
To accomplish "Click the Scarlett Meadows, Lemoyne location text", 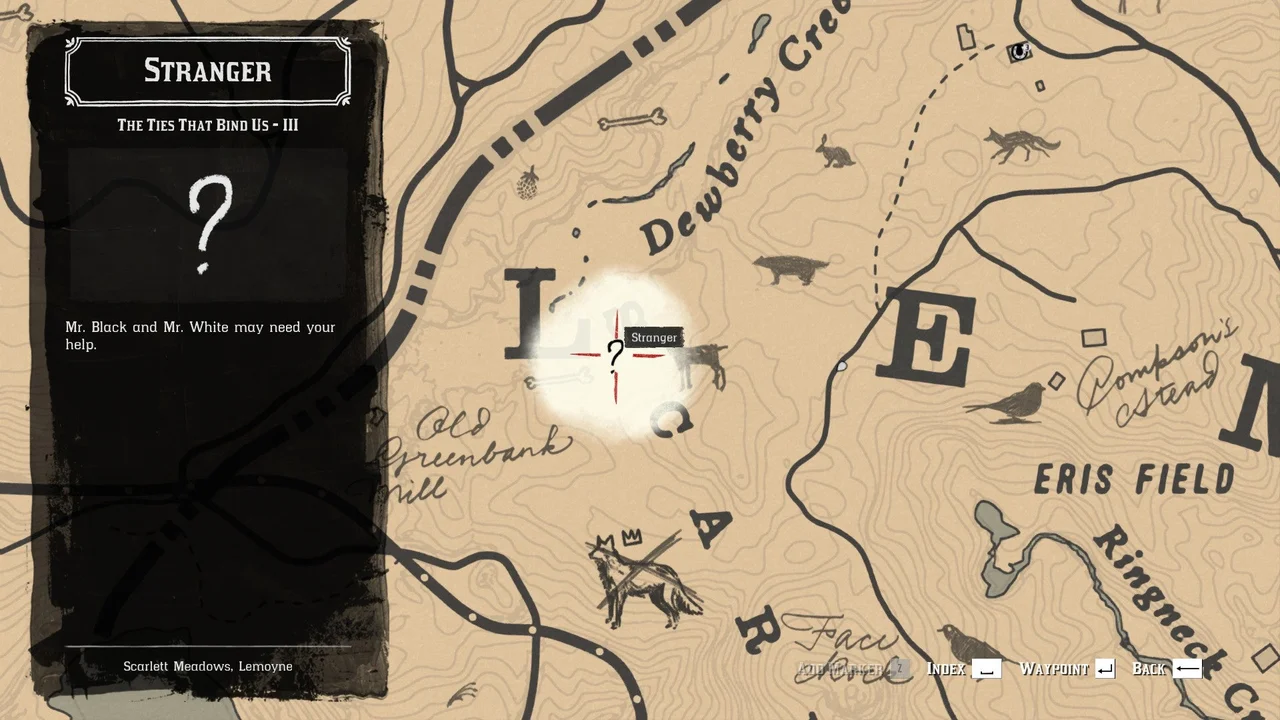I will (207, 666).
